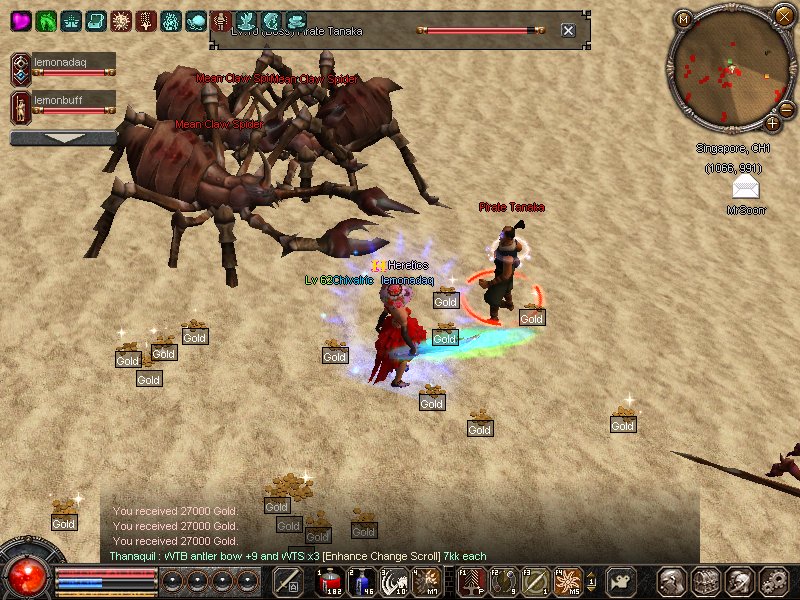
Task: Open the mail envelope from MrSoorr
Action: click(x=745, y=189)
